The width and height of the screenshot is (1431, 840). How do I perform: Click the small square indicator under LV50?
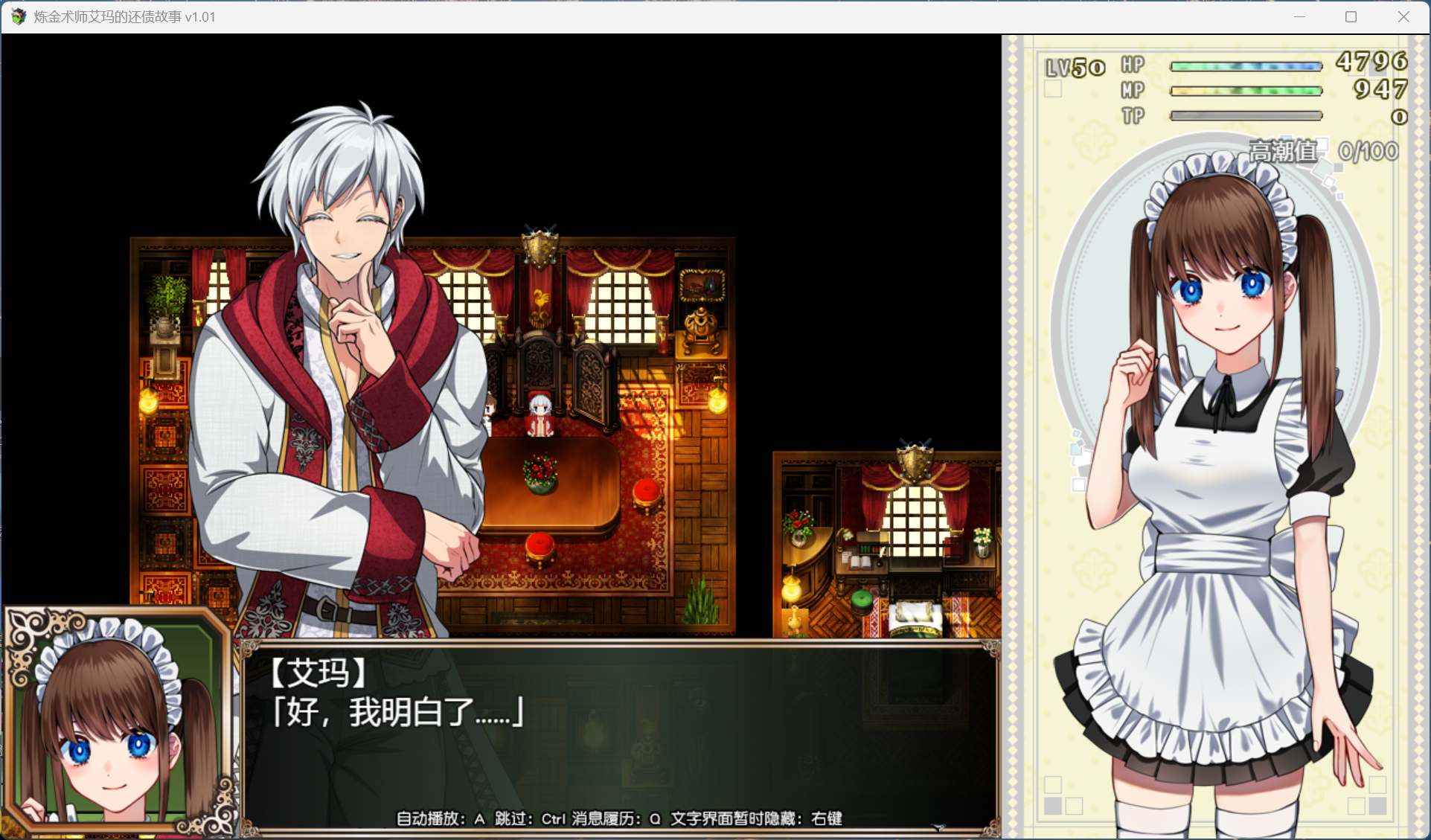pos(1054,89)
